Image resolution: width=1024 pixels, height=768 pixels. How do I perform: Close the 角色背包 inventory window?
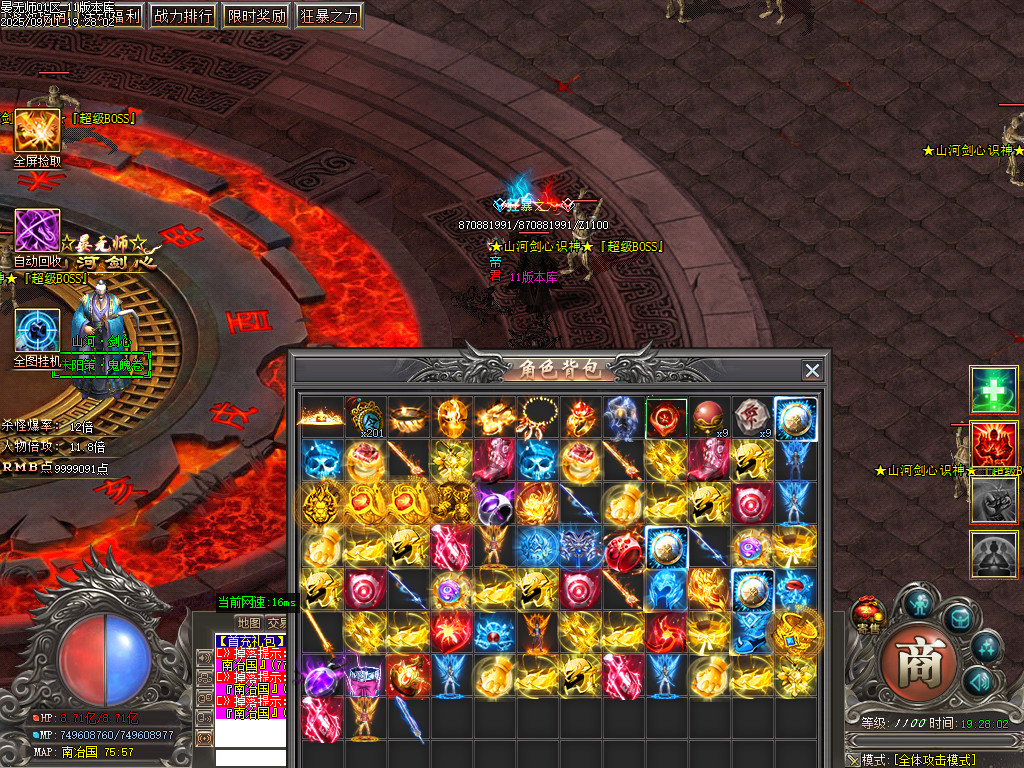812,371
